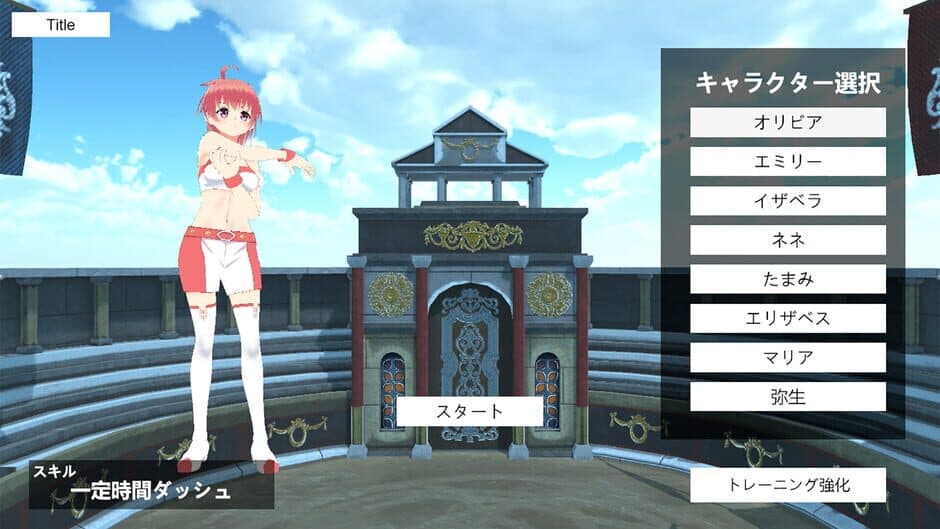This screenshot has height=529, width=940.
Task: Pick the マリア character button
Action: [x=788, y=357]
